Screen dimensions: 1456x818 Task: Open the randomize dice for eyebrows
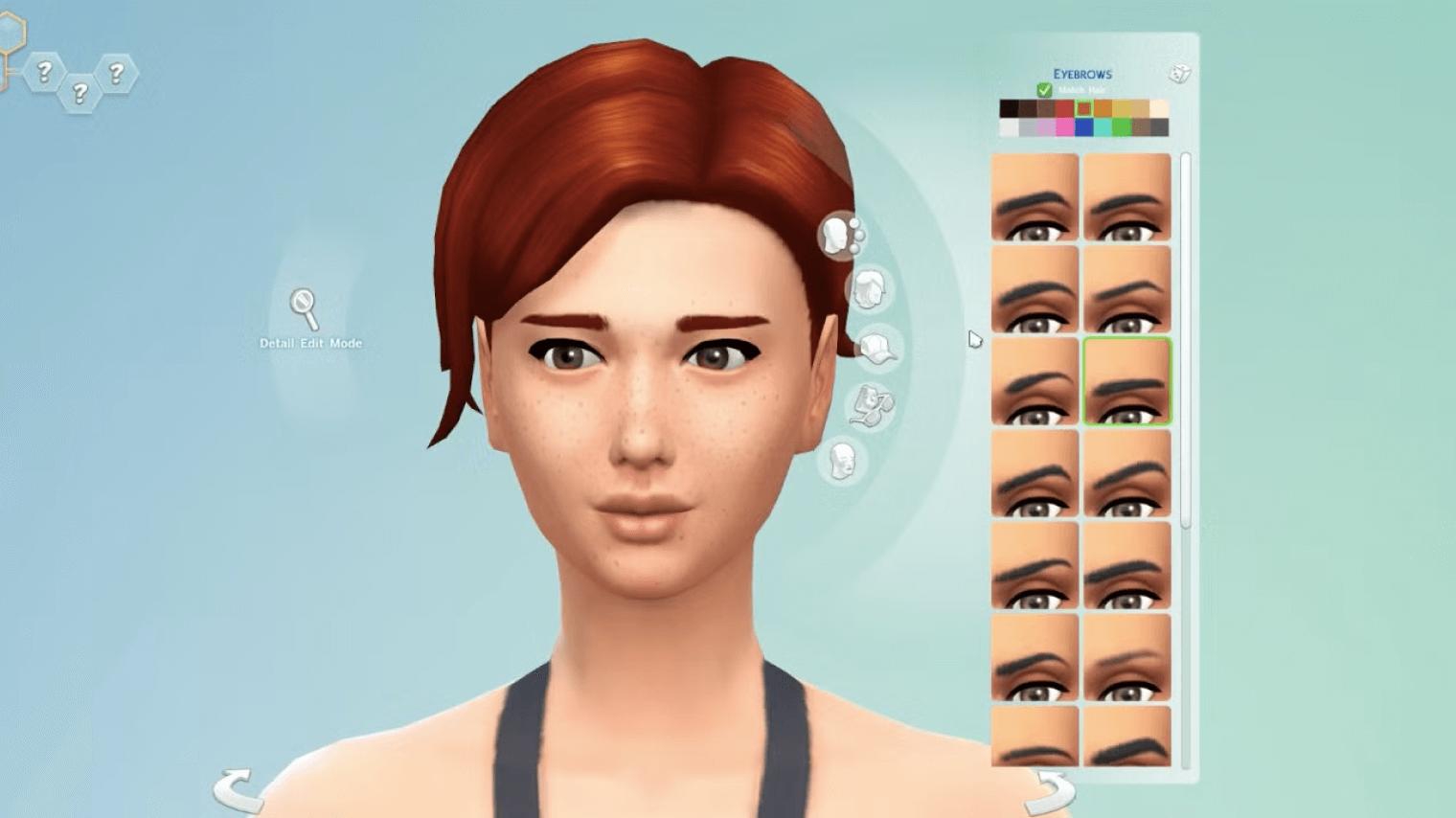1180,72
